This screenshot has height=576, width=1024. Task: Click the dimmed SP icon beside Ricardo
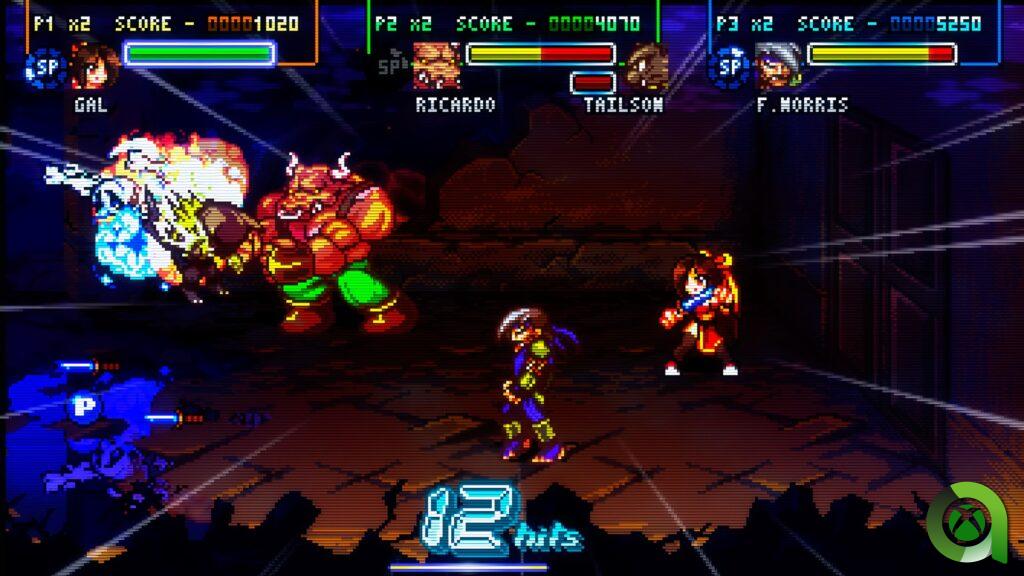[x=390, y=68]
